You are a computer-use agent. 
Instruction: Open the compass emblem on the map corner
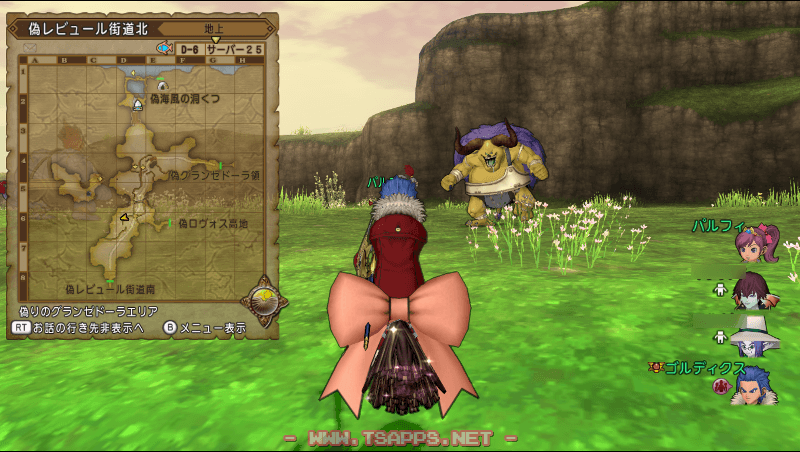(264, 299)
